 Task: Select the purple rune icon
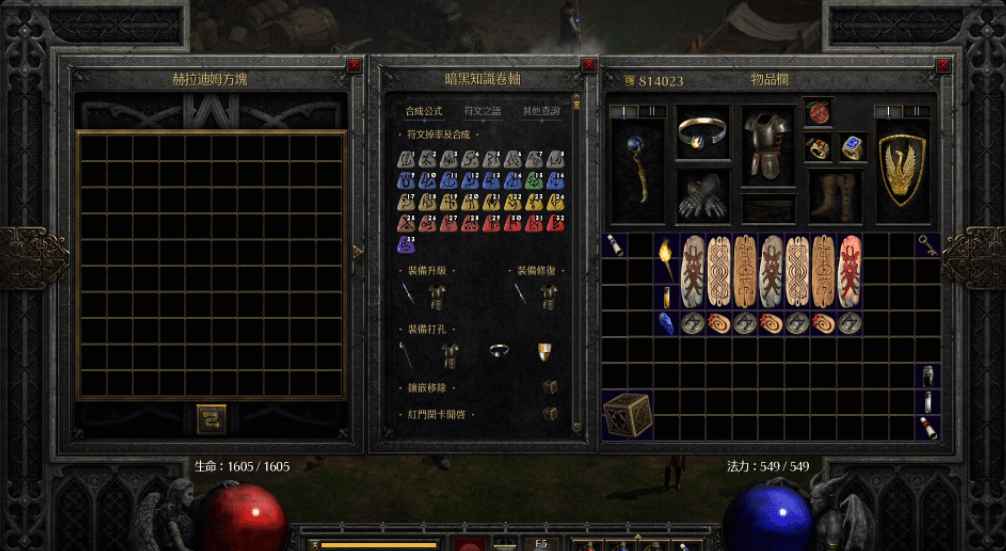tap(407, 245)
